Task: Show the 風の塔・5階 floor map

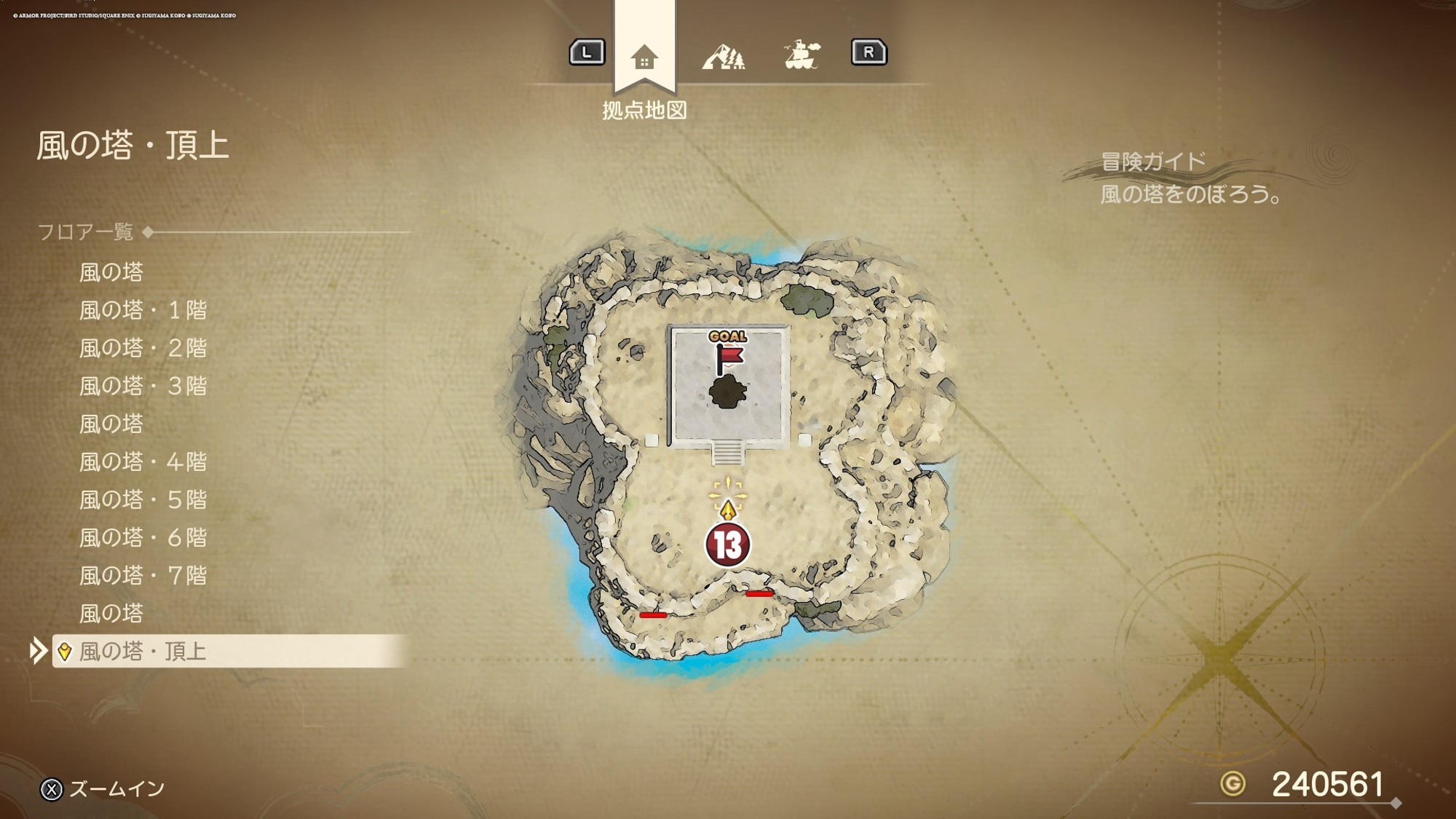Action: [x=143, y=500]
